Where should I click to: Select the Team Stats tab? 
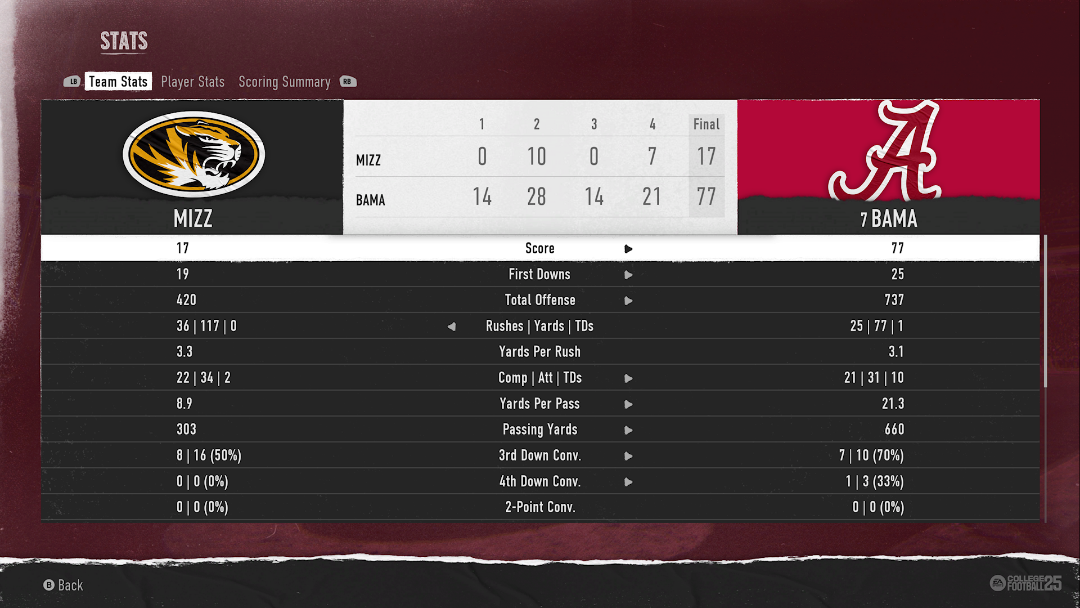[x=118, y=82]
